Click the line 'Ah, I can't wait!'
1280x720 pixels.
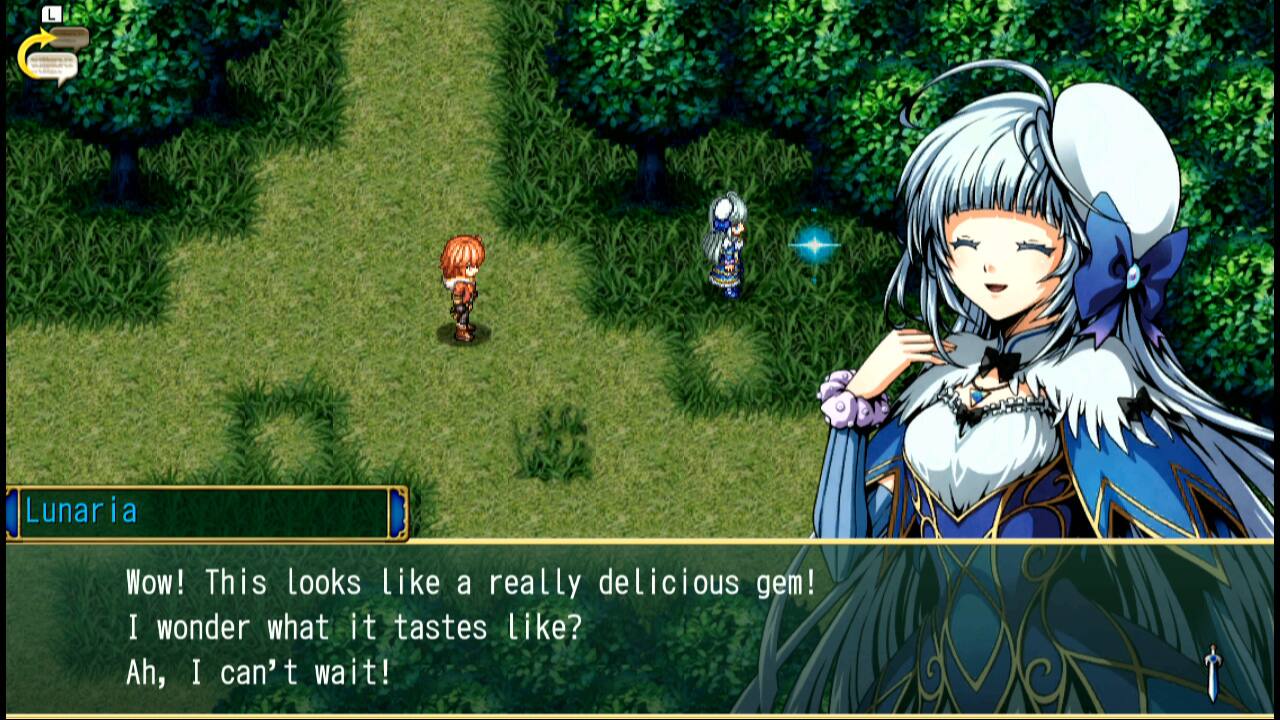pyautogui.click(x=260, y=667)
